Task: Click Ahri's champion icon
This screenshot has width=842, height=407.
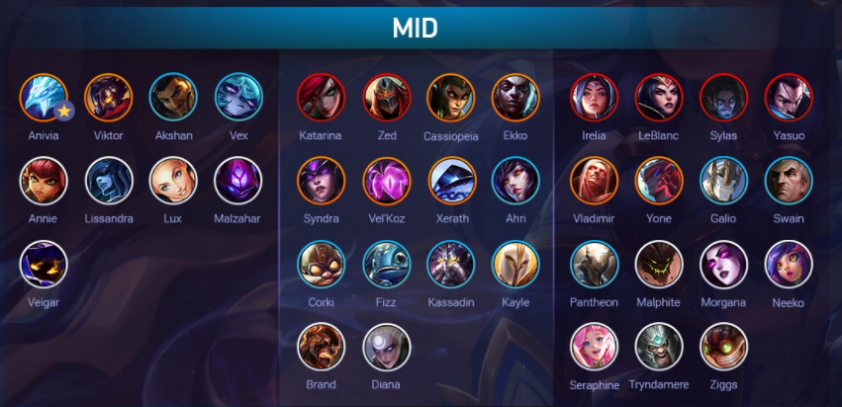Action: point(516,181)
